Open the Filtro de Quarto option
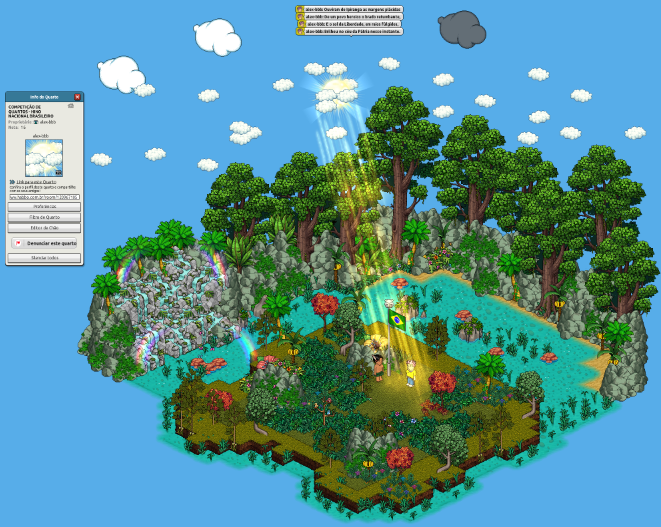The width and height of the screenshot is (661, 527). pos(44,217)
